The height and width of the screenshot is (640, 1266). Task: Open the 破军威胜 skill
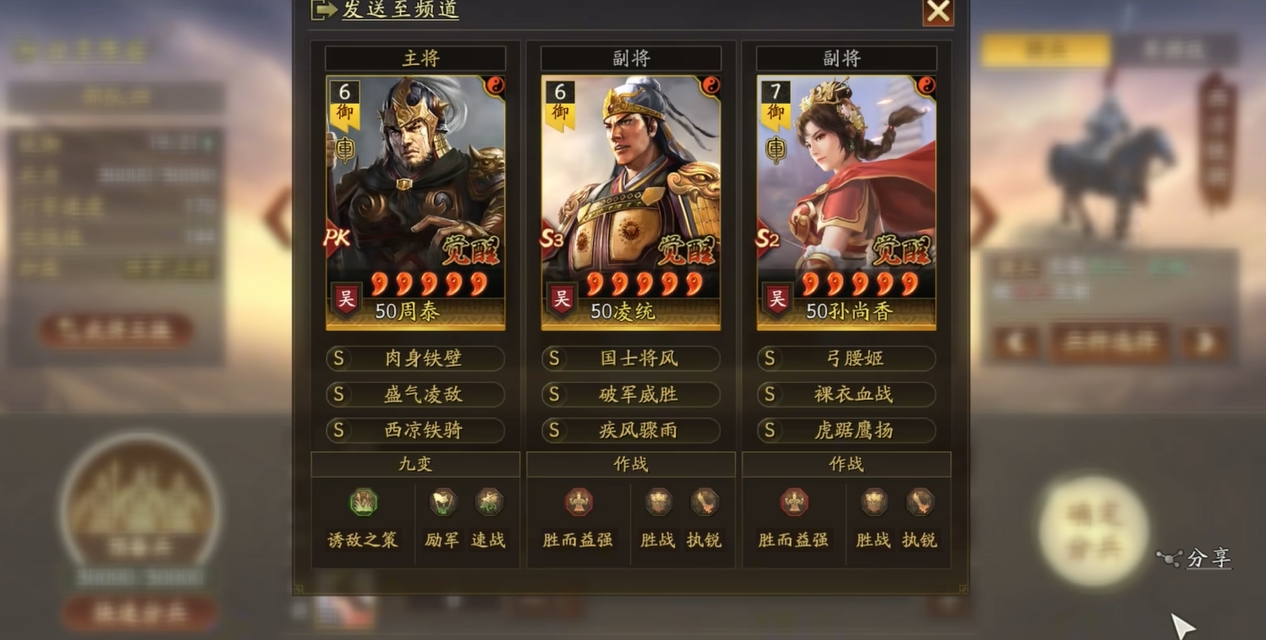[630, 394]
